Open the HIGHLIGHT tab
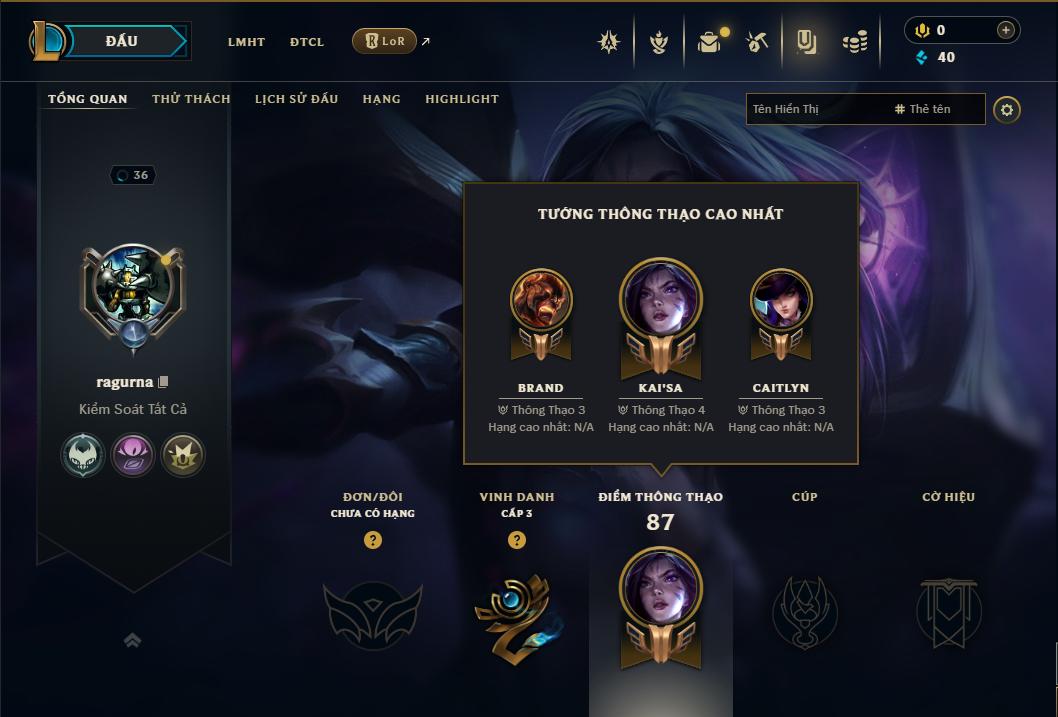The width and height of the screenshot is (1058, 717). (461, 99)
